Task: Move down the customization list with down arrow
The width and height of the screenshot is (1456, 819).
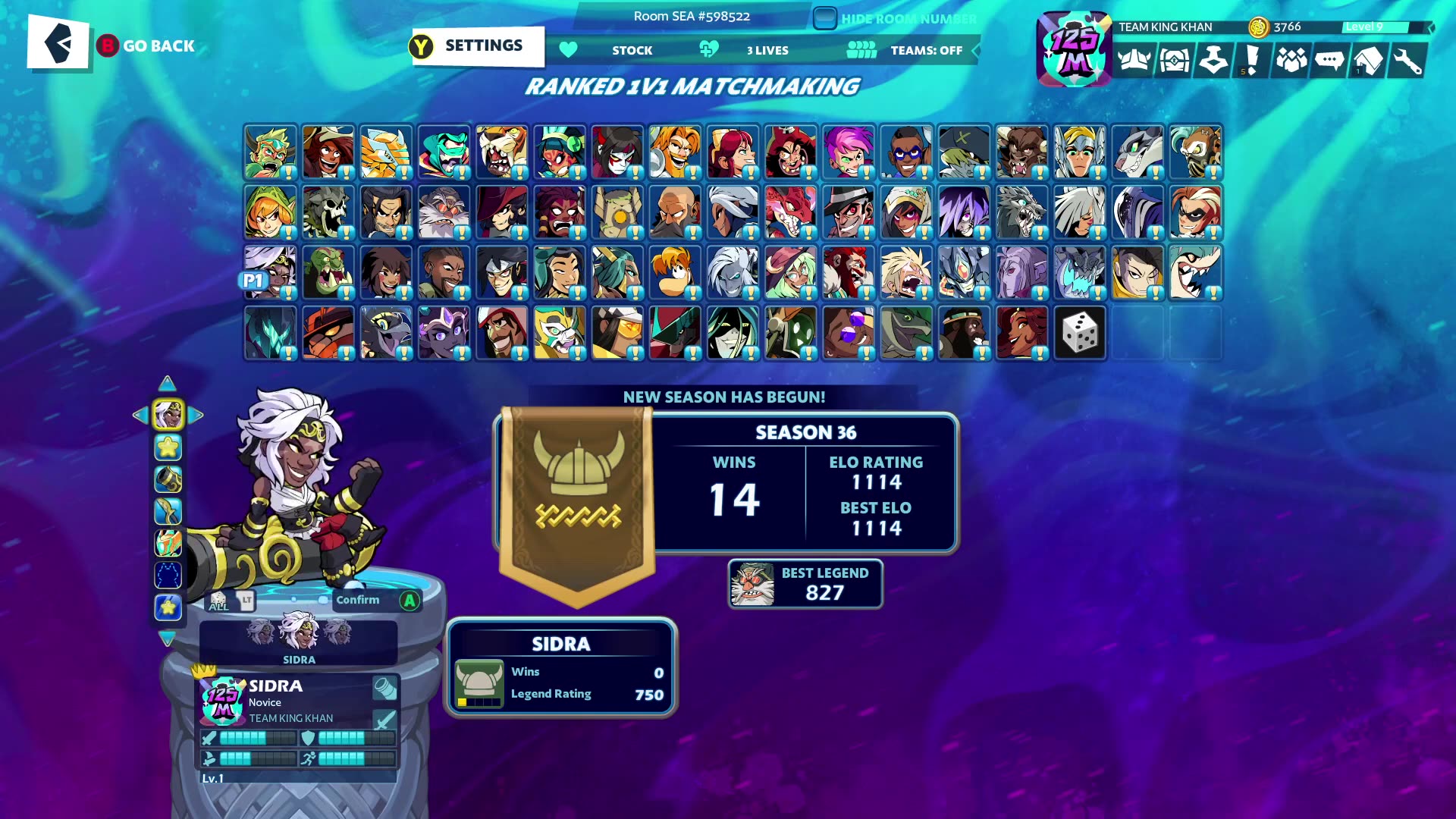Action: (168, 639)
